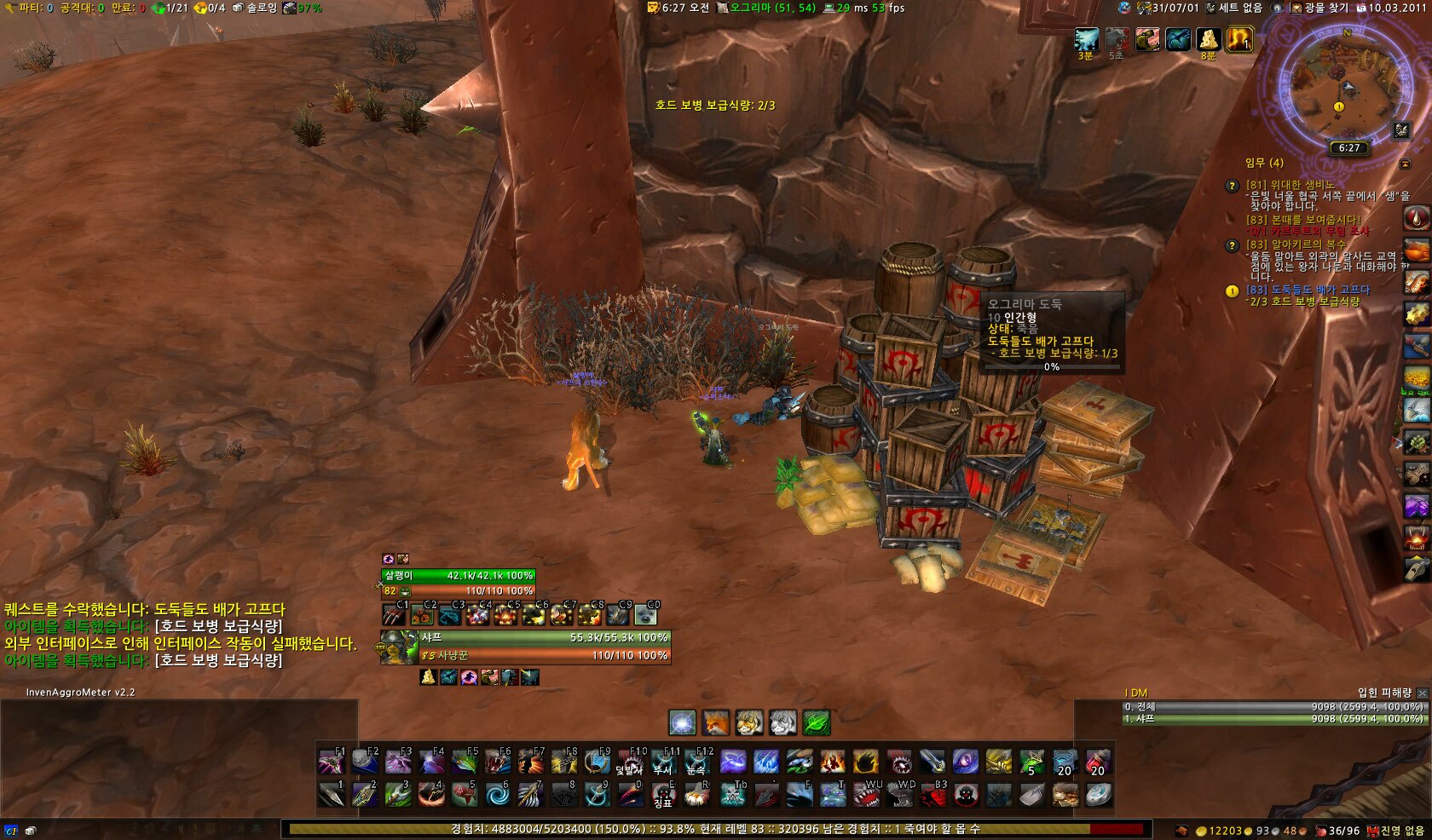Open the 광물 찾기 tracking menu in the top bar

click(1319, 8)
